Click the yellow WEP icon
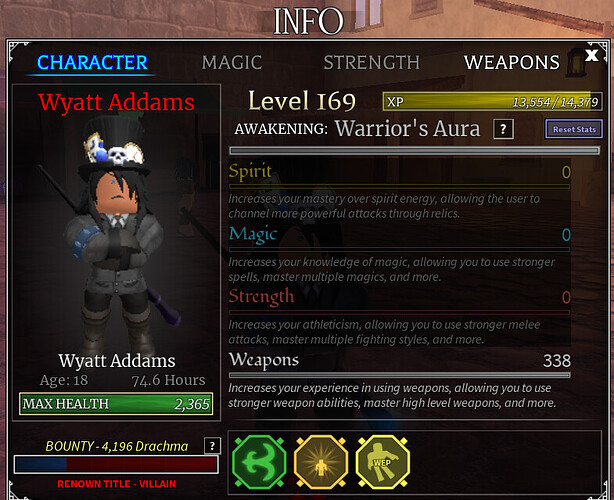 click(381, 462)
